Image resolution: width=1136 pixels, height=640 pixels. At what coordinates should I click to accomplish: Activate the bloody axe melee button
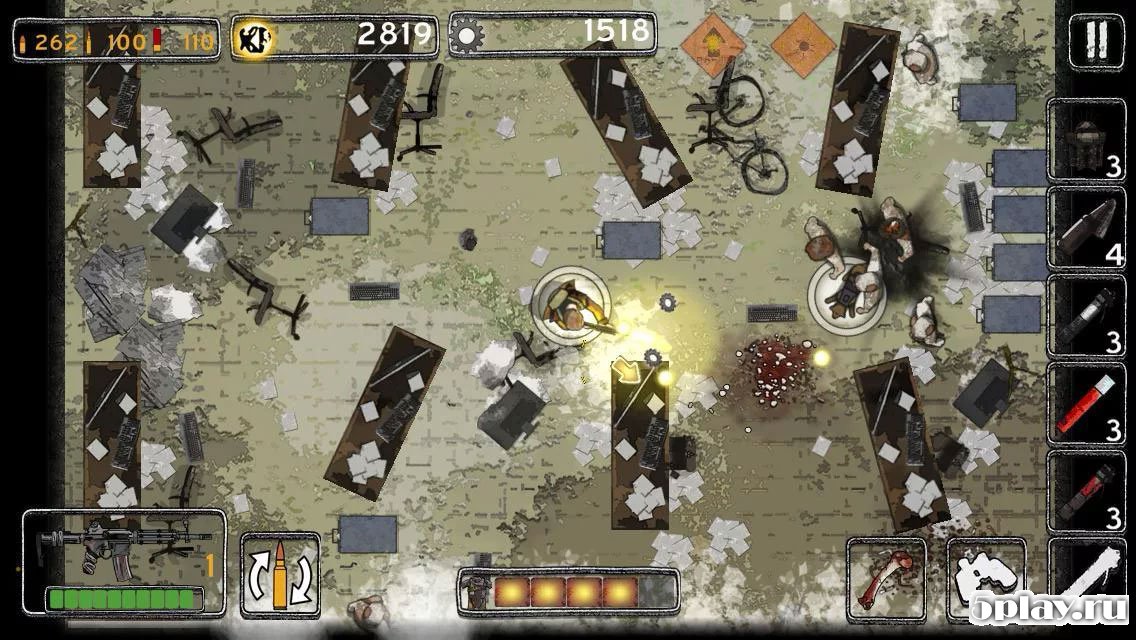coord(886,579)
